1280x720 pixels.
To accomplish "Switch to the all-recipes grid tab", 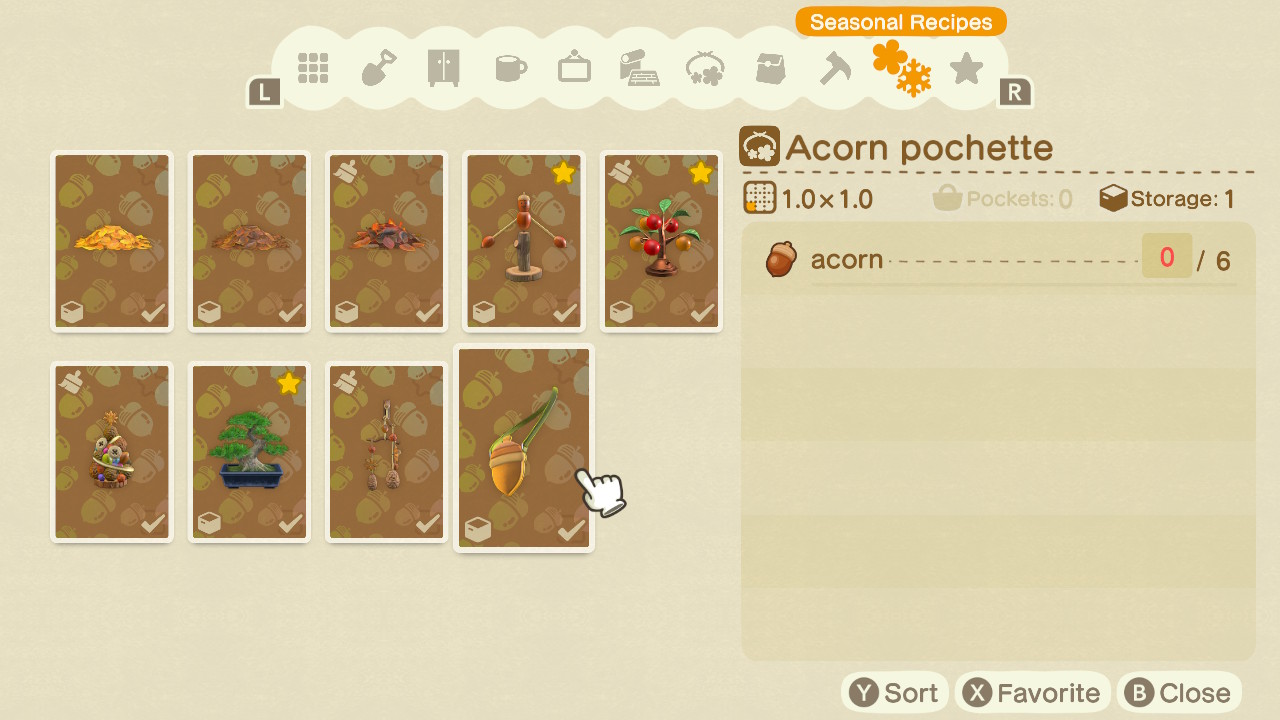I will point(313,68).
